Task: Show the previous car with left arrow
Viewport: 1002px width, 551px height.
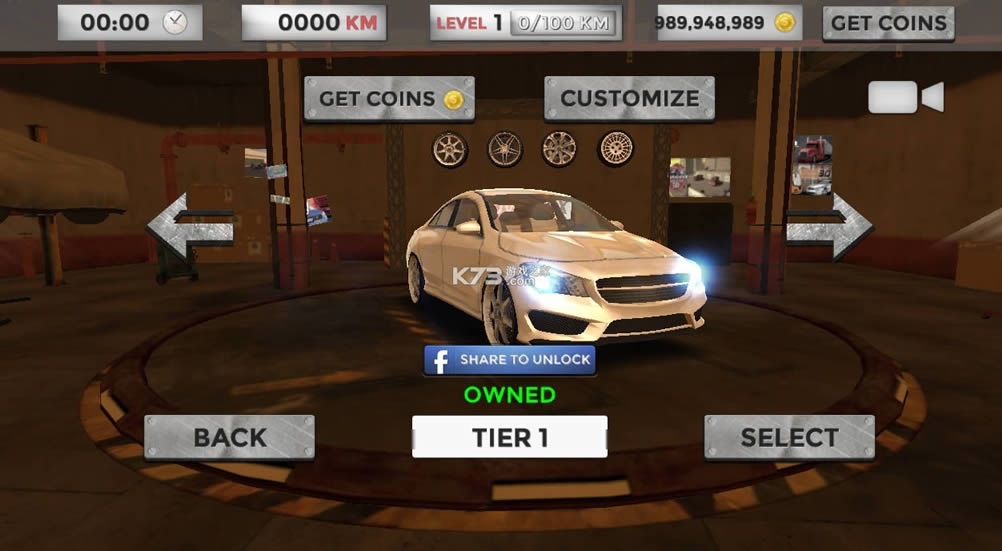Action: tap(191, 229)
